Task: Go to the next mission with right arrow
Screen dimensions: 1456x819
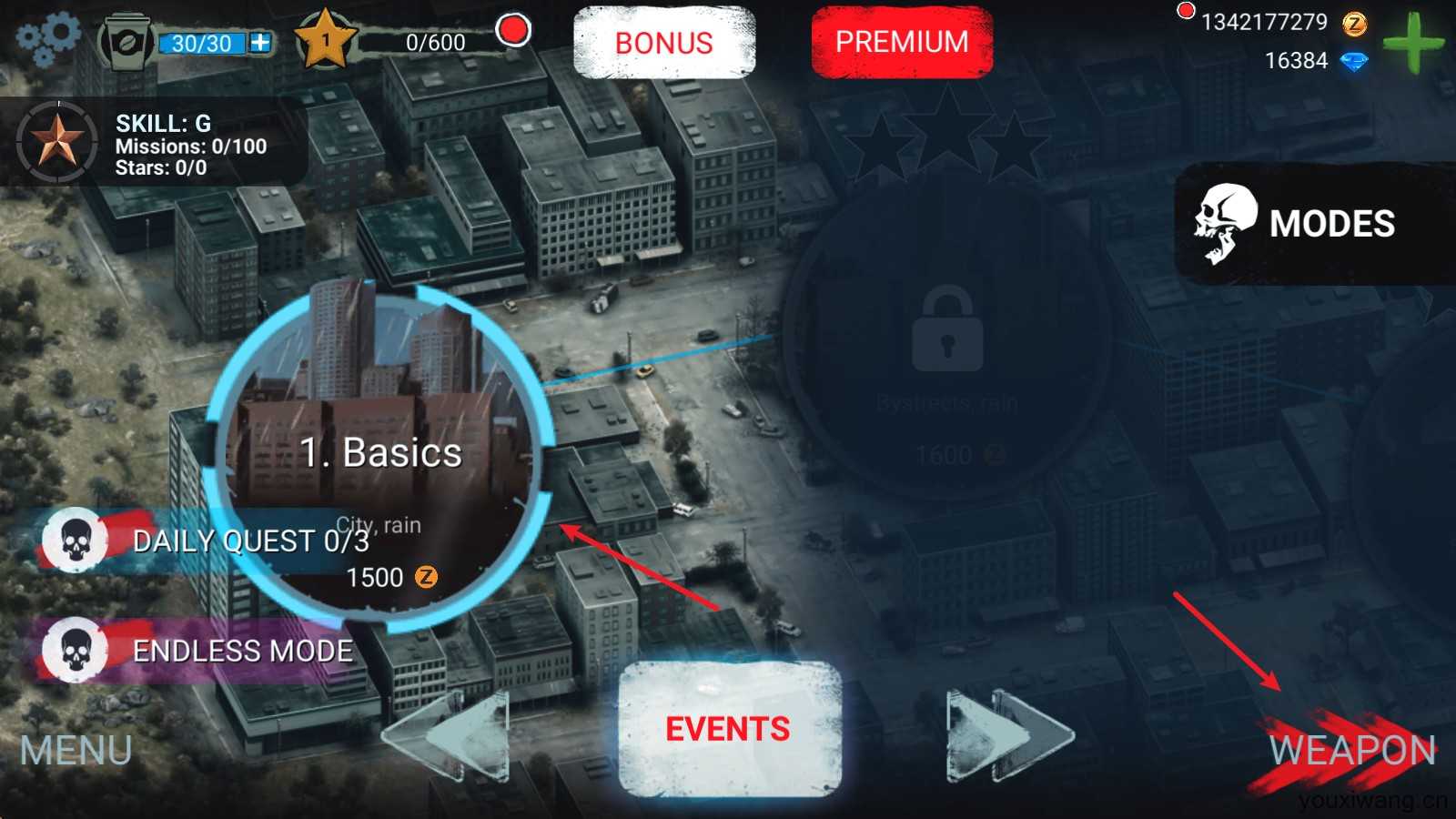Action: click(x=1008, y=735)
